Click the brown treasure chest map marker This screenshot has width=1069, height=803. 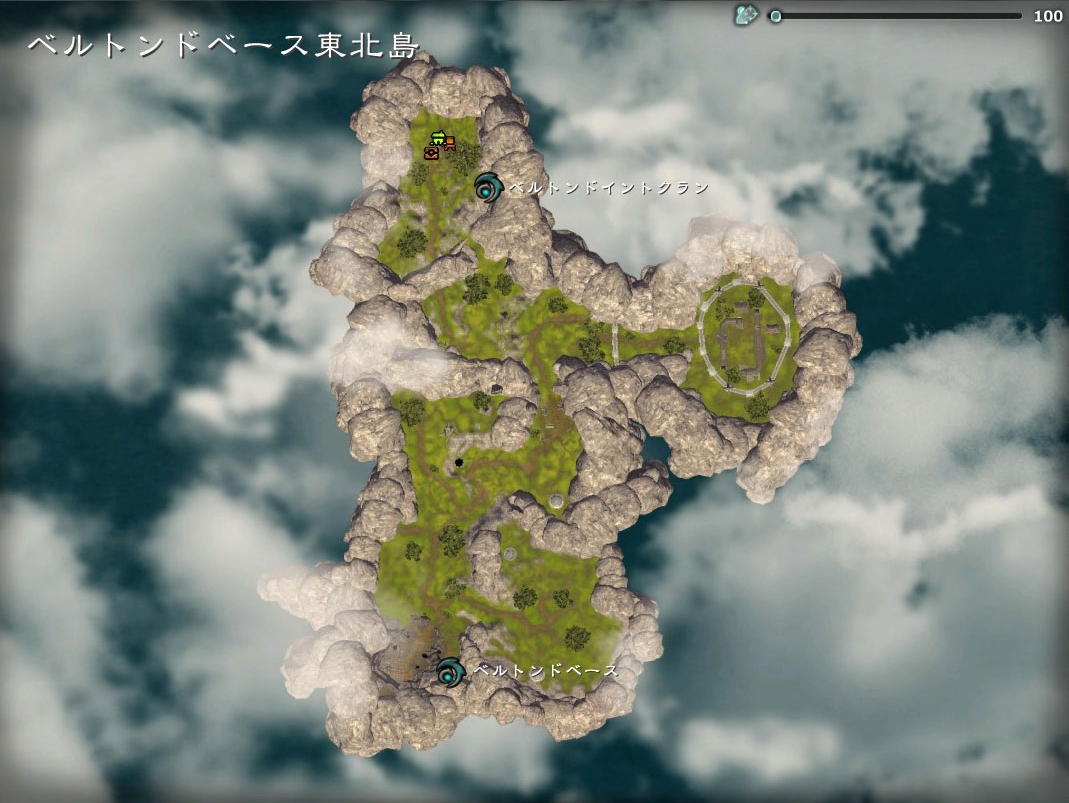[432, 153]
